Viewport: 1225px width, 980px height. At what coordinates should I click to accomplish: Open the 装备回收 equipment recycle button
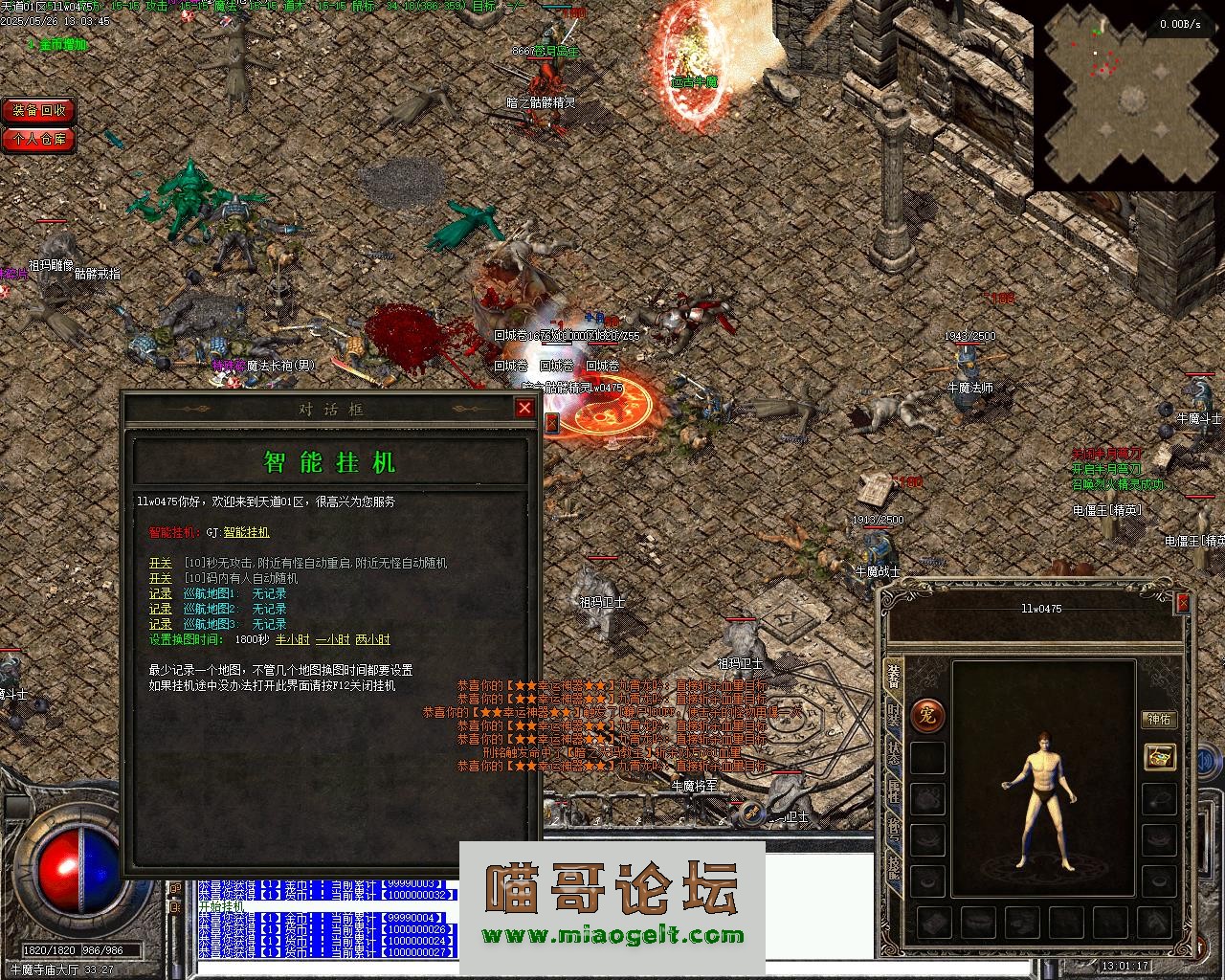(38, 111)
